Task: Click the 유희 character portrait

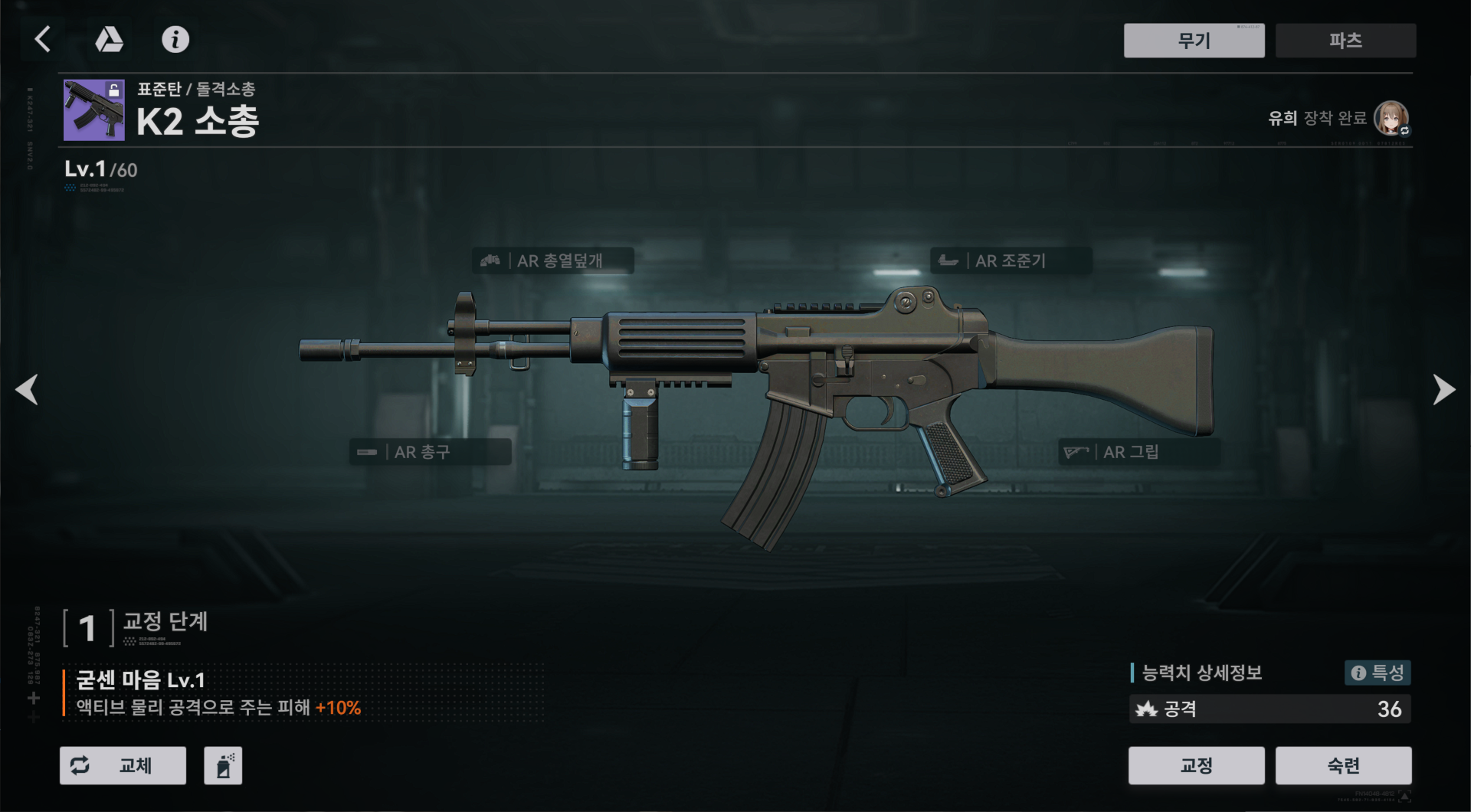Action: (1391, 118)
